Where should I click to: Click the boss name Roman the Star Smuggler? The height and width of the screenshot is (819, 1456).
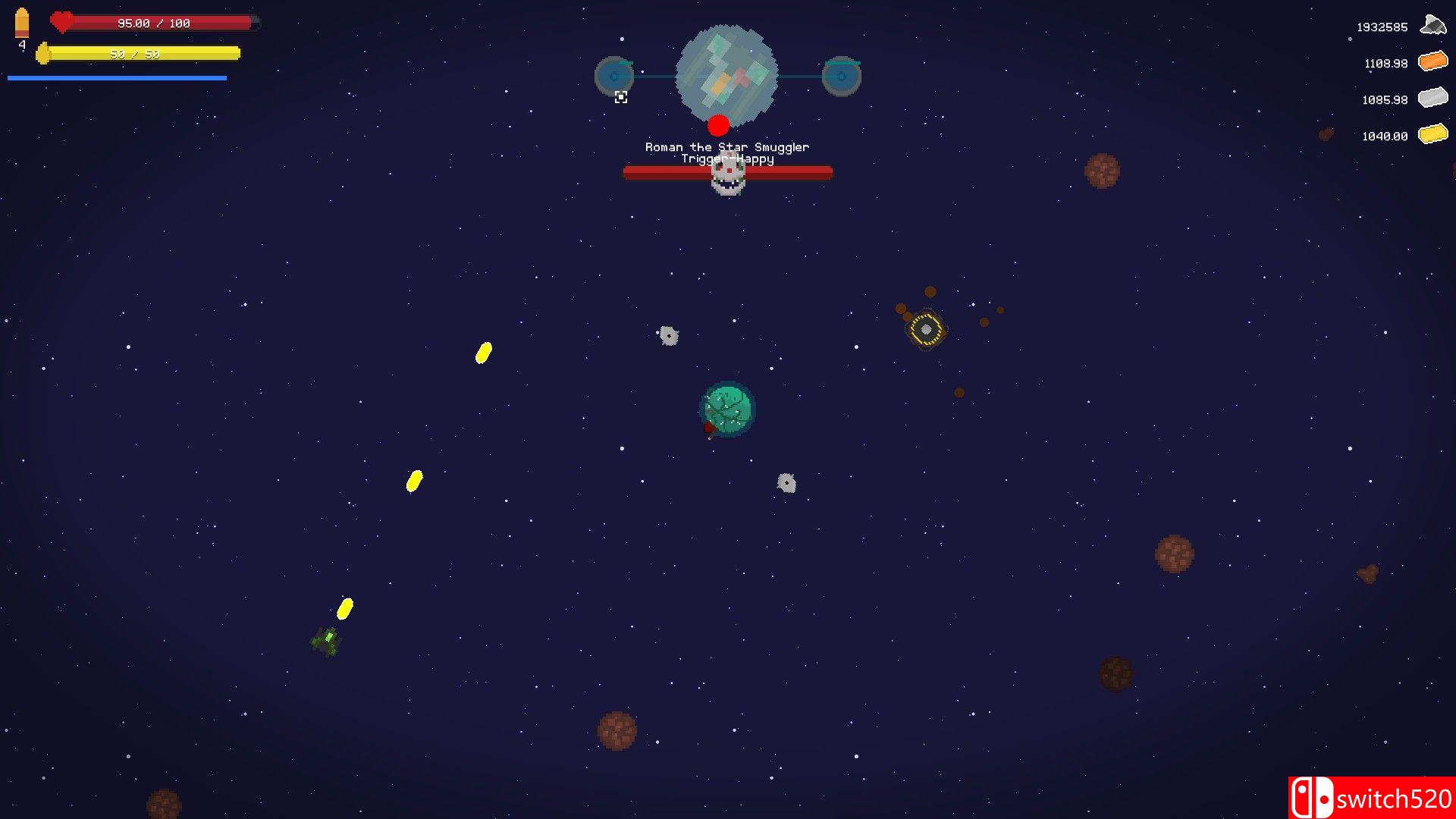click(726, 146)
